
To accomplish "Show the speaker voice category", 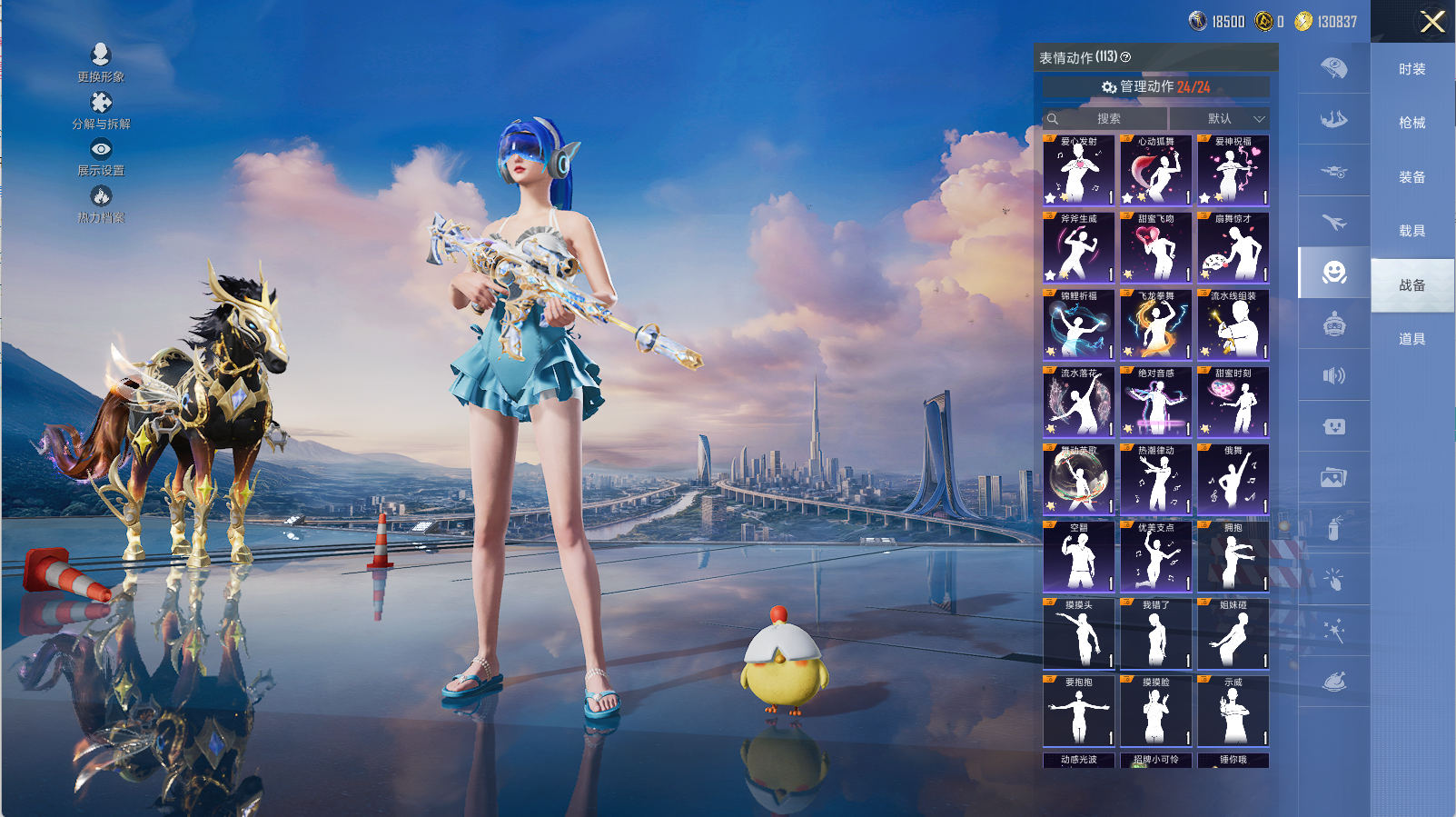I will coord(1333,375).
